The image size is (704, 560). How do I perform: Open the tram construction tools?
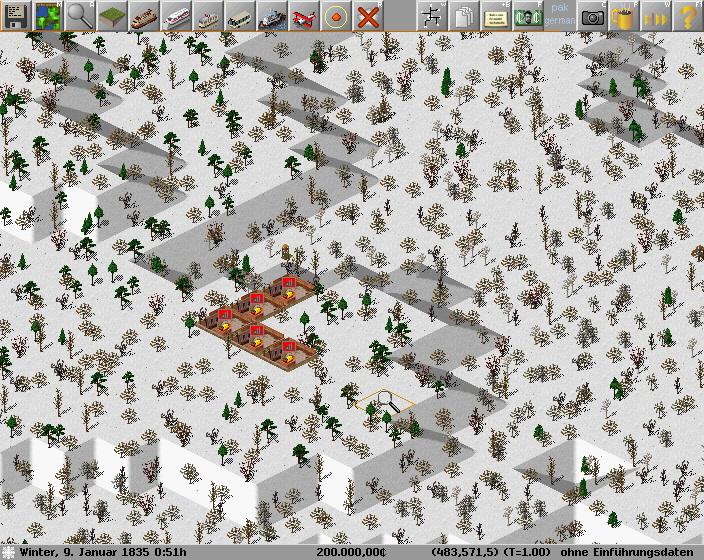click(208, 15)
